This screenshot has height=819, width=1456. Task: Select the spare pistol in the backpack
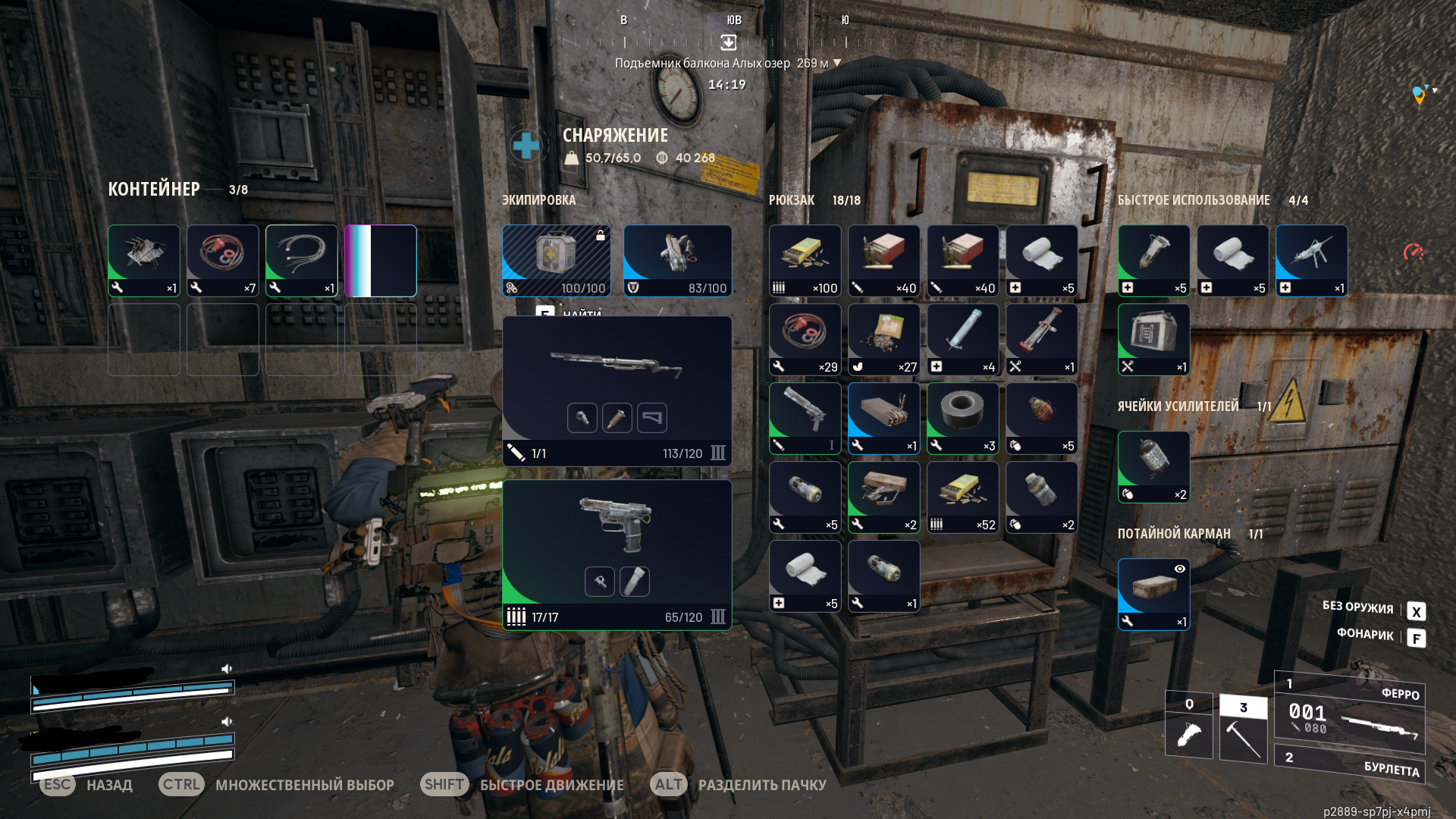[805, 418]
